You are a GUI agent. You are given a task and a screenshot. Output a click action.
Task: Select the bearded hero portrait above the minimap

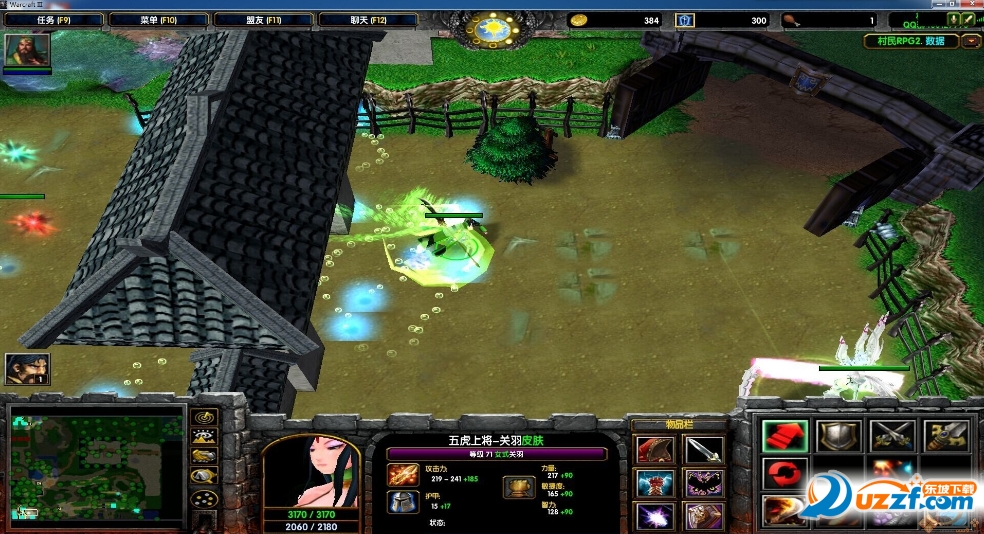[x=27, y=369]
